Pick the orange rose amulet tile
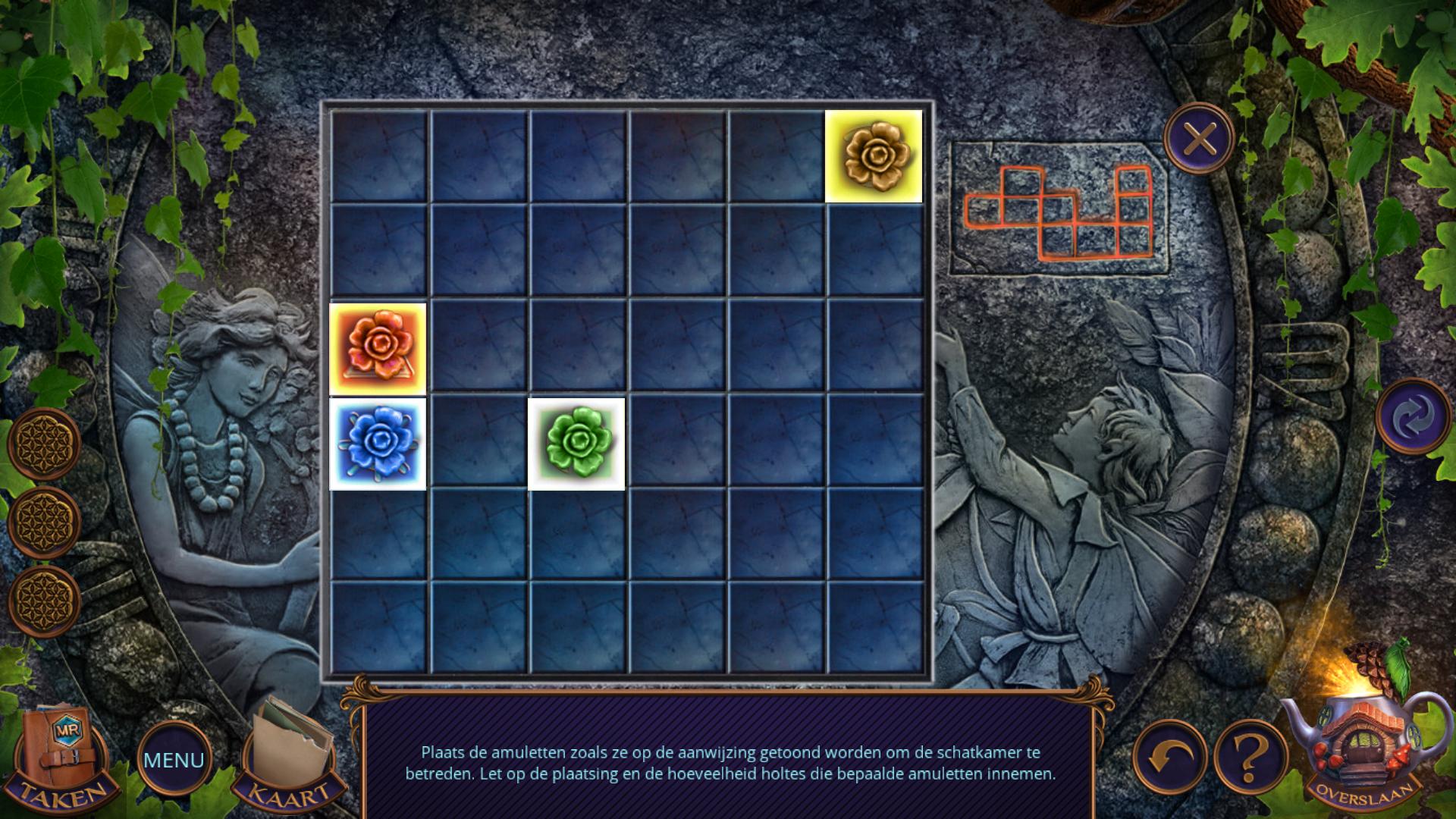This screenshot has height=819, width=1456. 378,348
